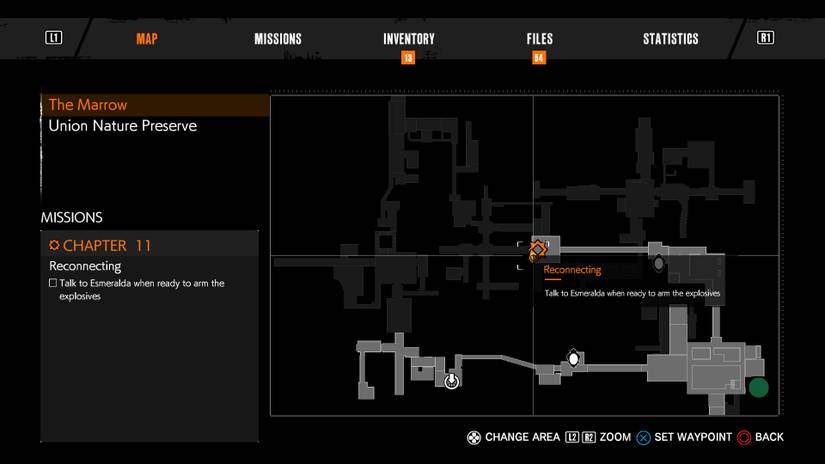
Task: Select the green circle map marker
Action: click(x=759, y=387)
